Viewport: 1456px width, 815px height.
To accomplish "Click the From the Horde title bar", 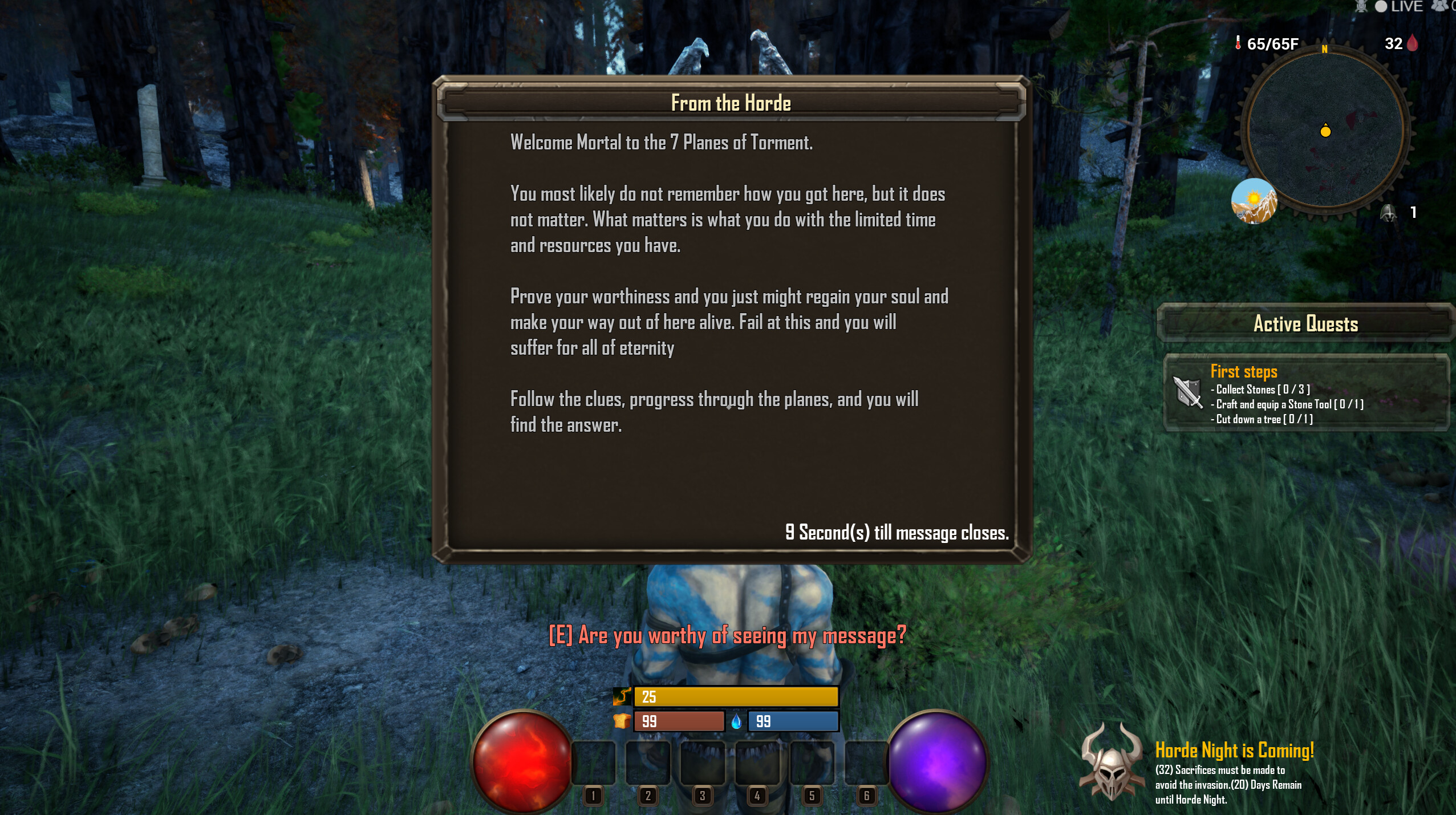I will point(731,103).
